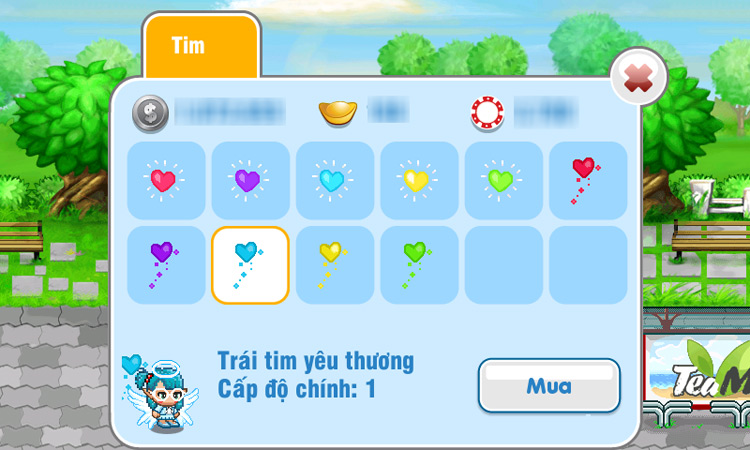750x450 pixels.
Task: Click the gold ingot currency icon
Action: [x=338, y=112]
